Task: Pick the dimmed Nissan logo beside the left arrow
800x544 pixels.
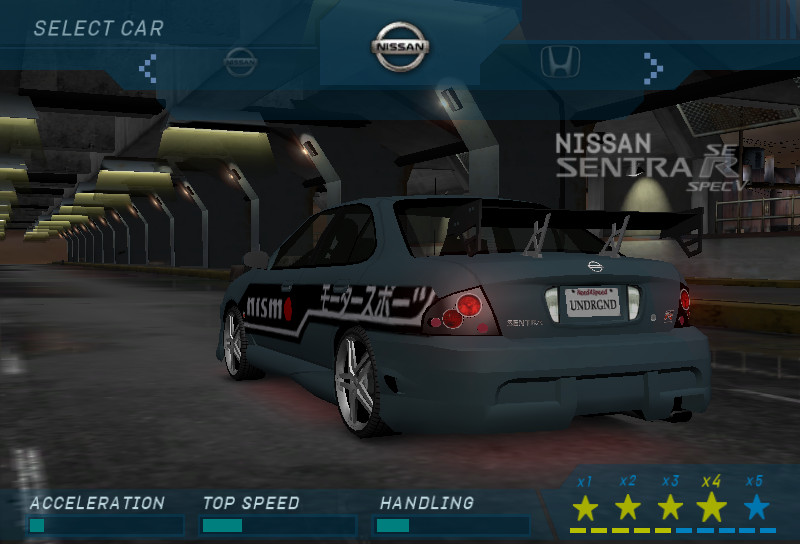Action: (241, 62)
